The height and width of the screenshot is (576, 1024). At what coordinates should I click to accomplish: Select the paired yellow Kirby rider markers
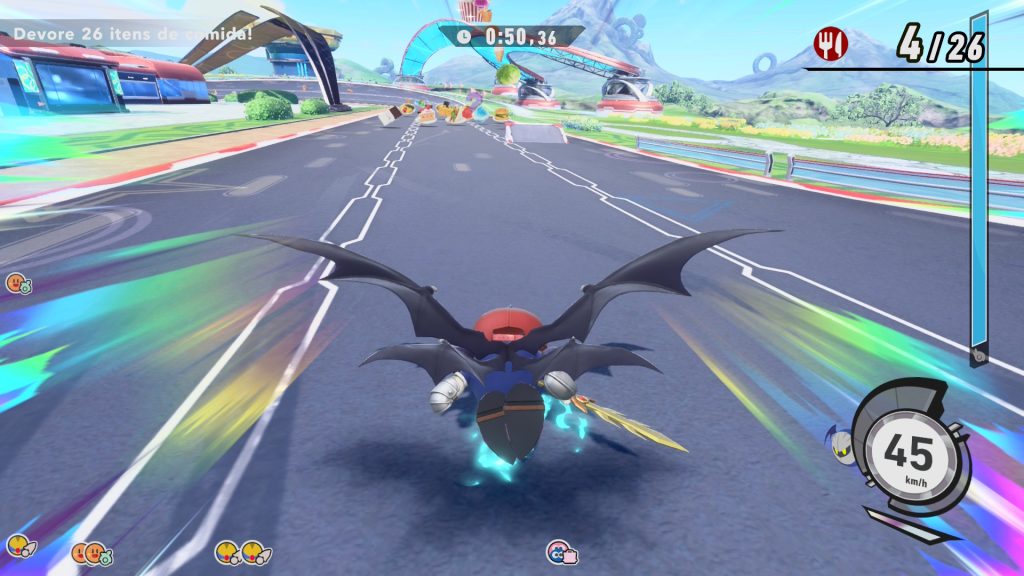point(240,551)
